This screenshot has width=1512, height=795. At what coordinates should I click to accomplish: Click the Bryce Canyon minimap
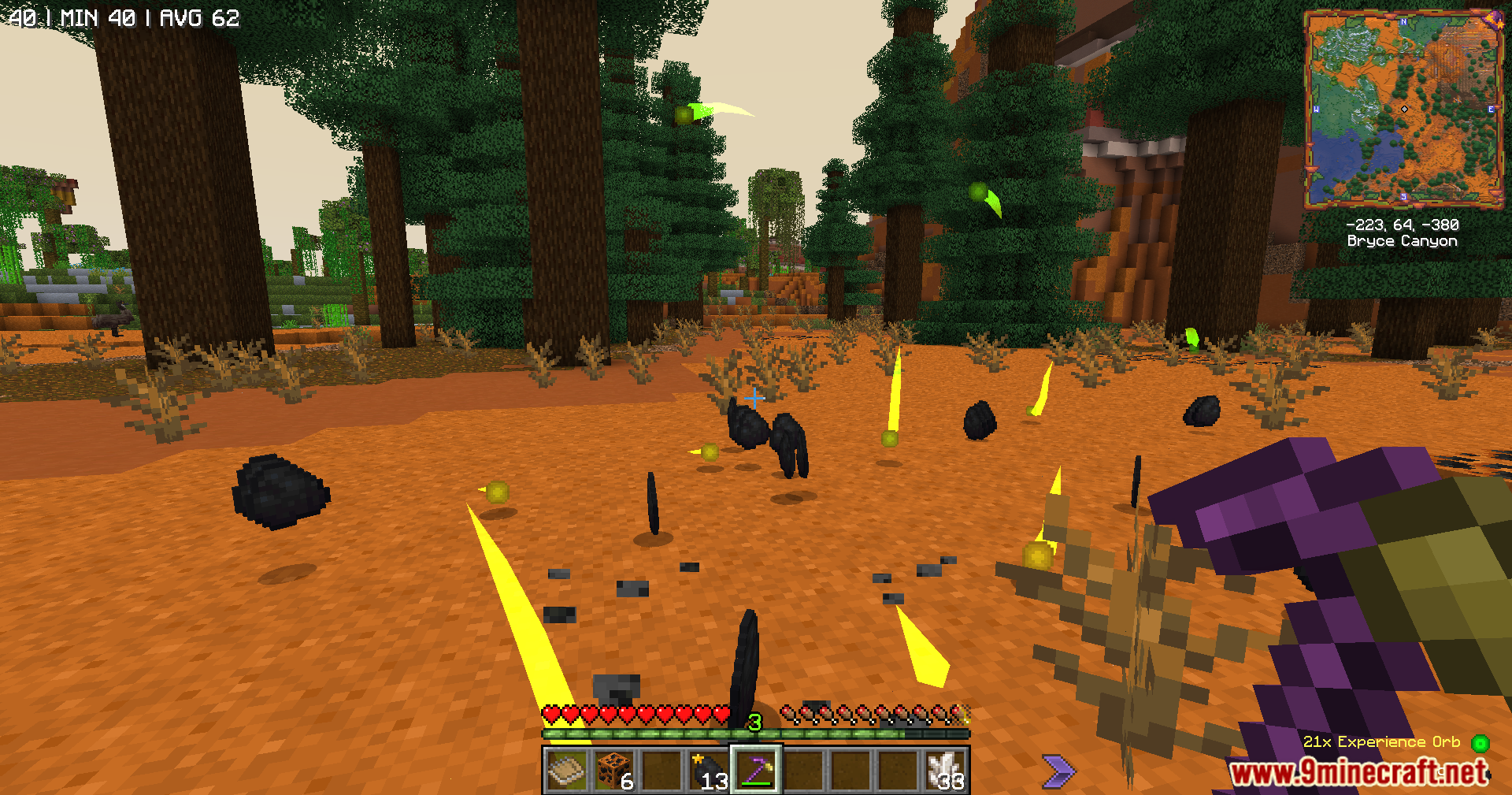1403,109
